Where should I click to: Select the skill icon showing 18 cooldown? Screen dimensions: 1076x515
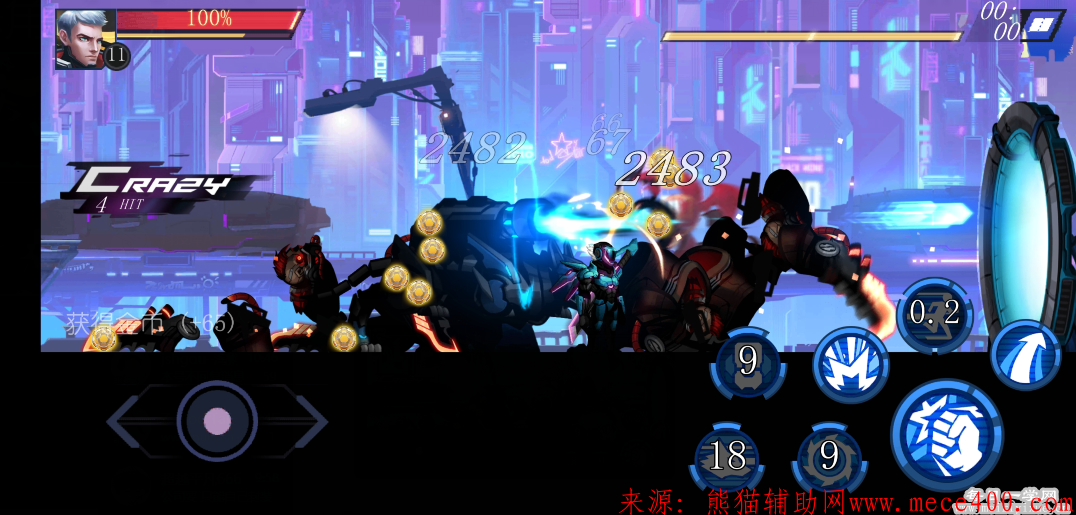727,457
